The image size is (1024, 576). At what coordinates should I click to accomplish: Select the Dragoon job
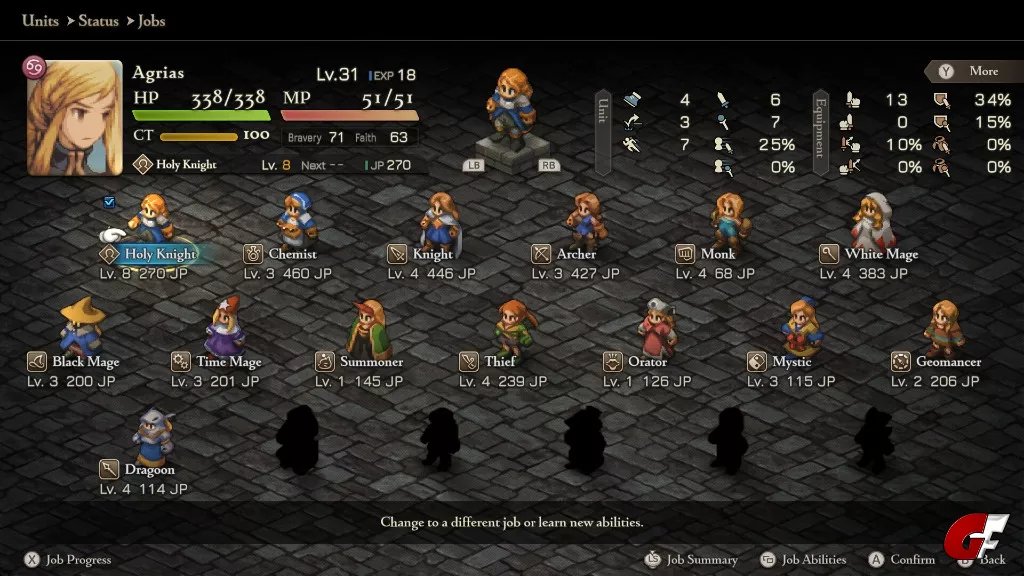coord(149,470)
